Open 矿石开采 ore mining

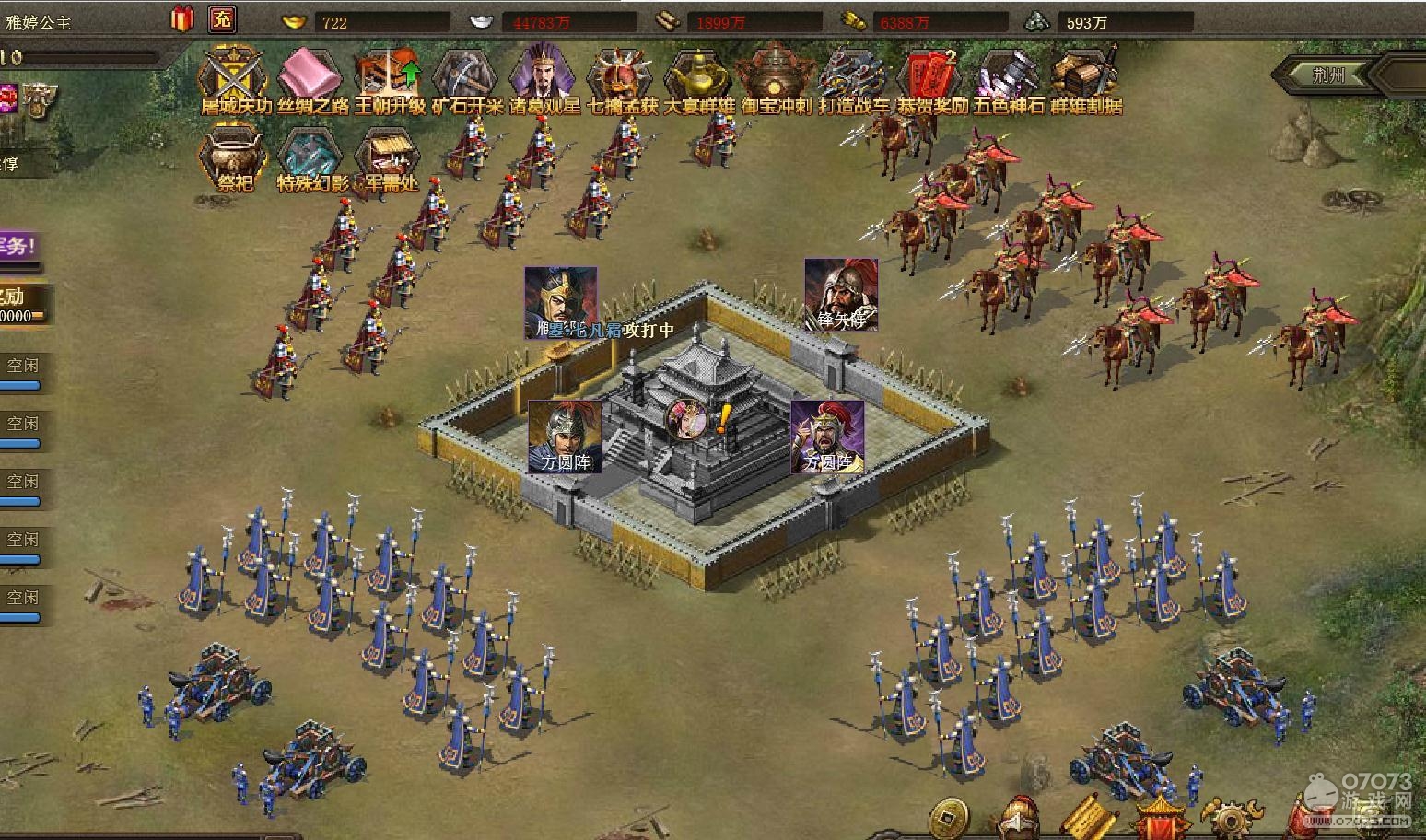click(x=466, y=76)
